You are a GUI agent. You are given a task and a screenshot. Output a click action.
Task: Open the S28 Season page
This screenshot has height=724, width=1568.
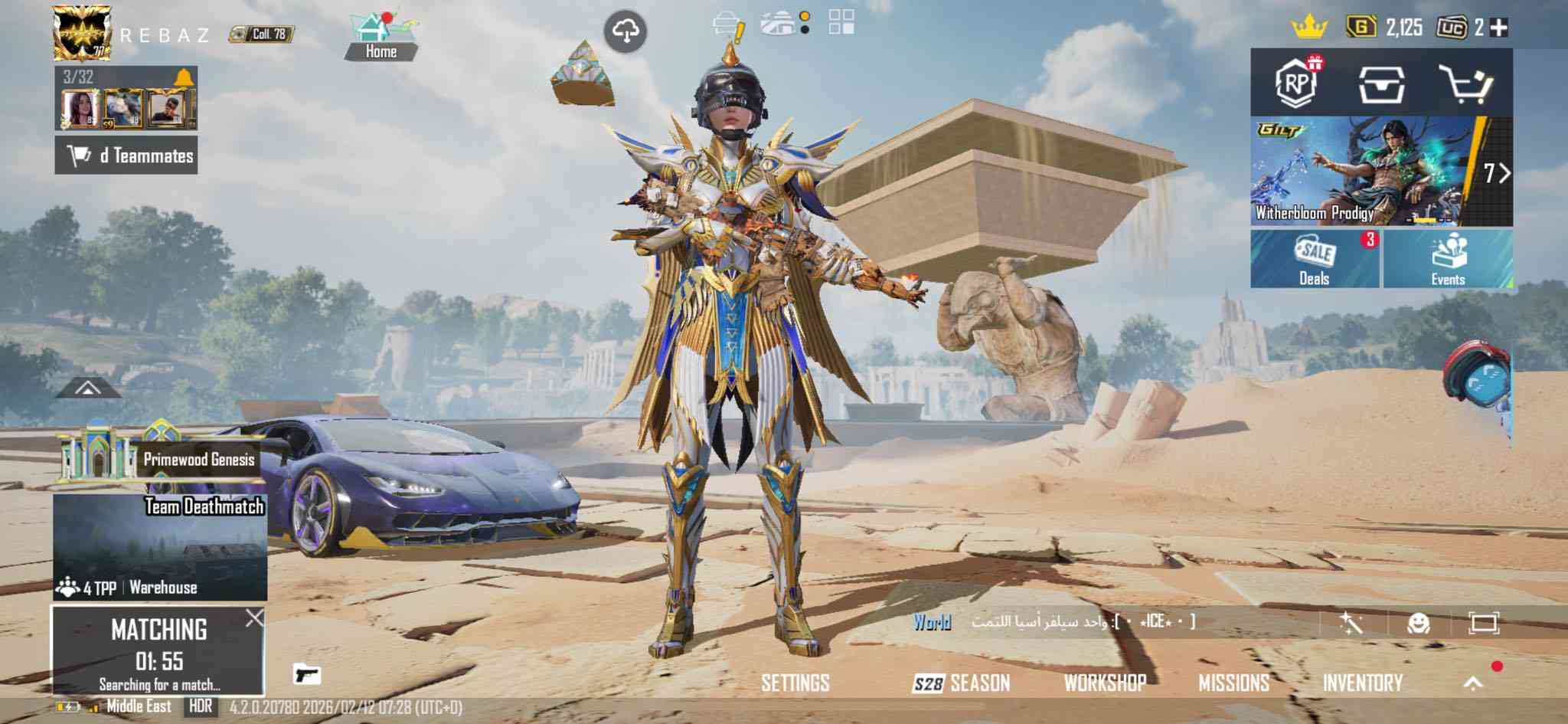tap(961, 683)
